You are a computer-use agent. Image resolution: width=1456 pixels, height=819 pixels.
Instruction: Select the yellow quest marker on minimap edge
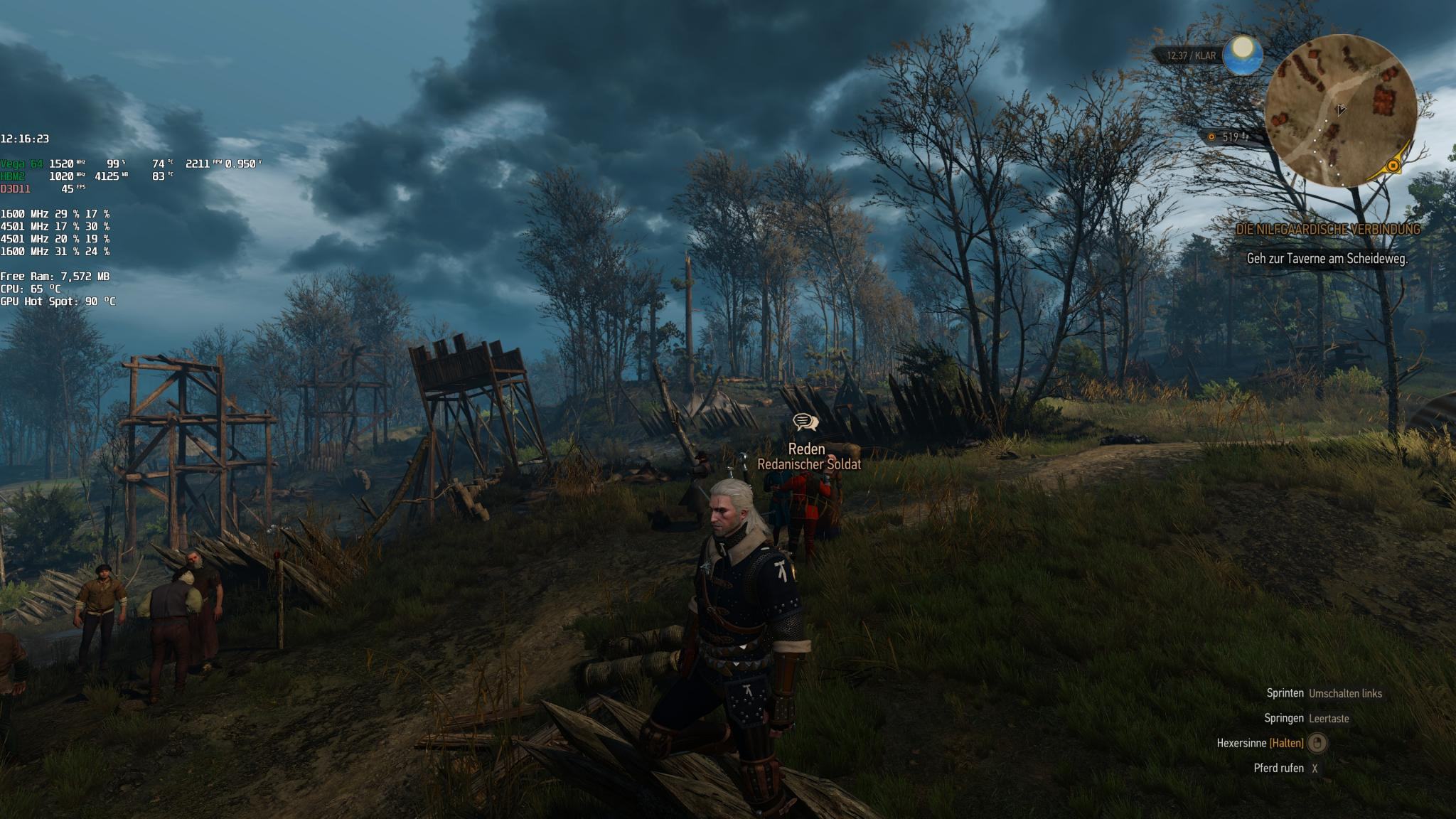[x=1393, y=166]
